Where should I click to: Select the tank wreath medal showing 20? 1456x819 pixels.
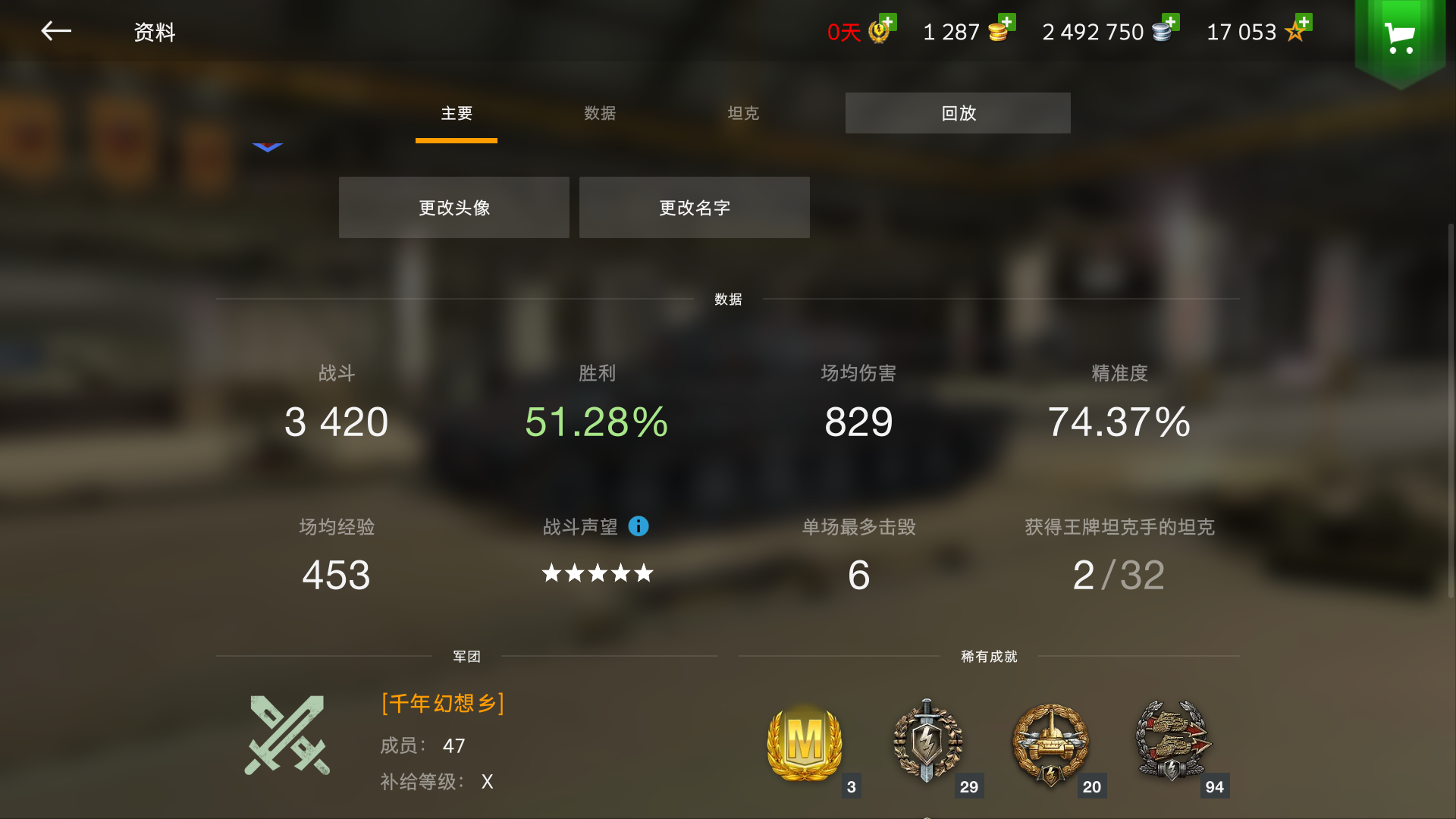pos(1051,743)
